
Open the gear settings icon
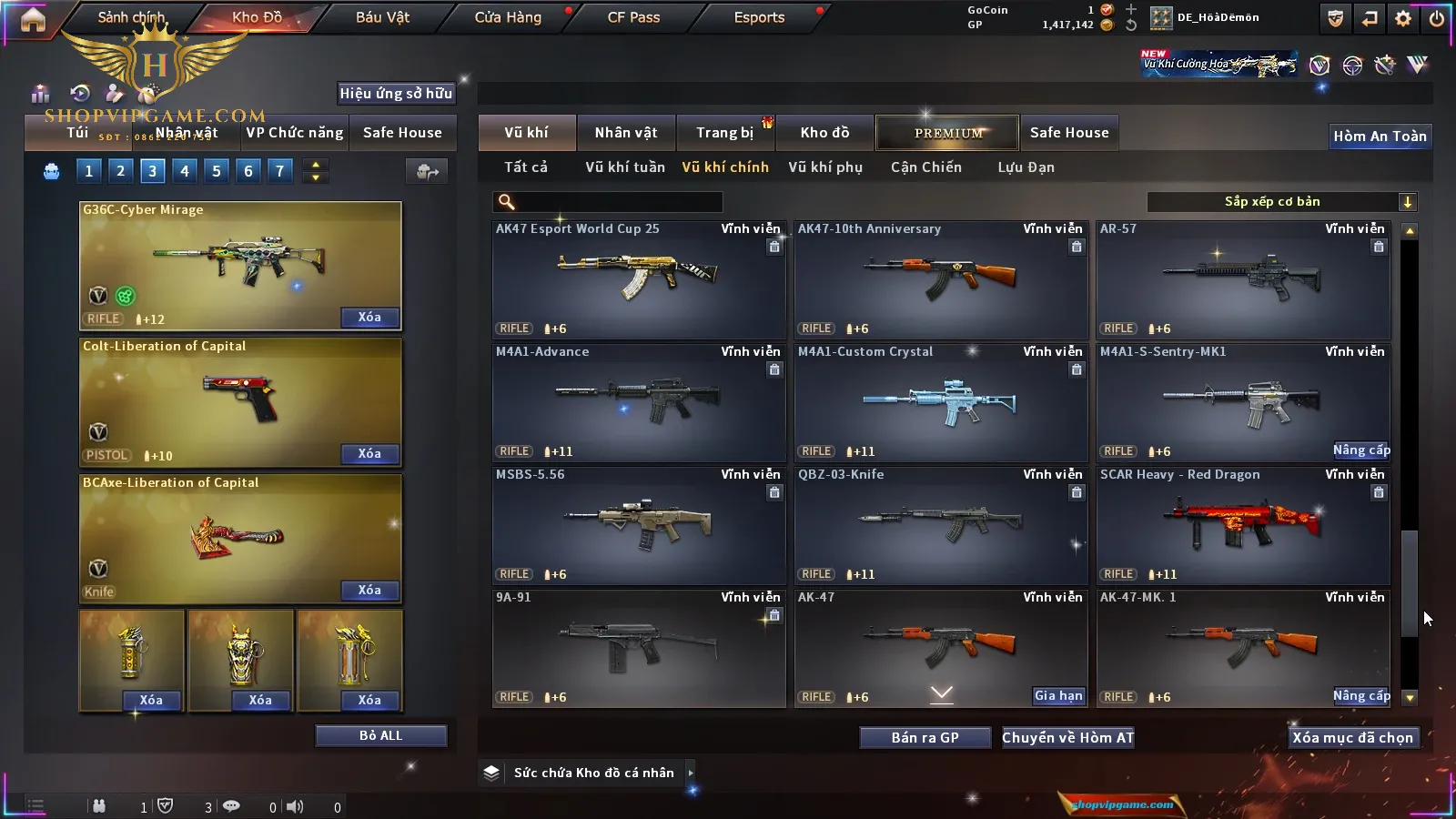(1403, 18)
